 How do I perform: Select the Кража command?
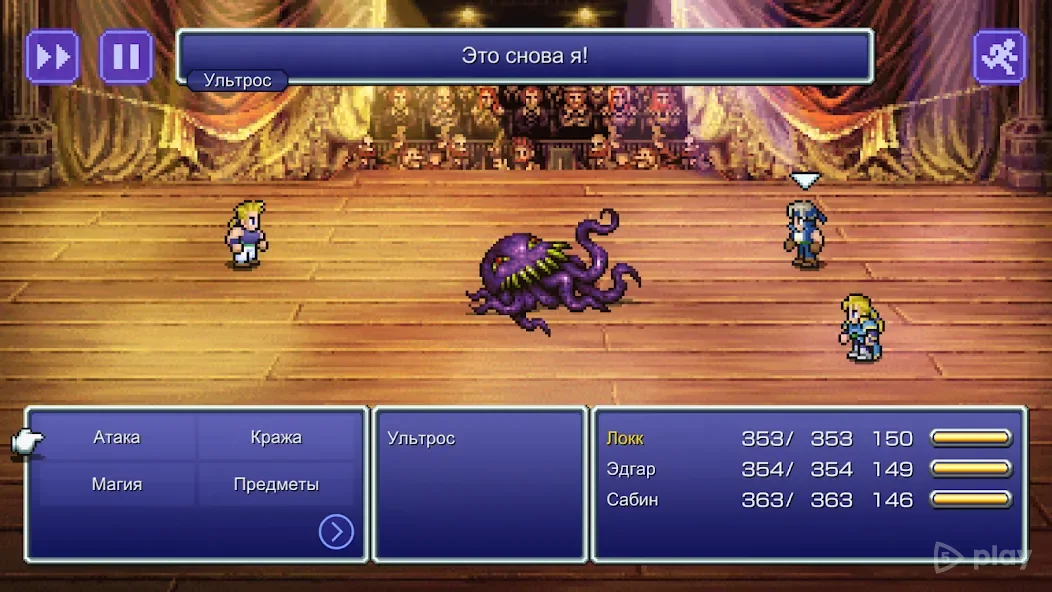click(276, 438)
